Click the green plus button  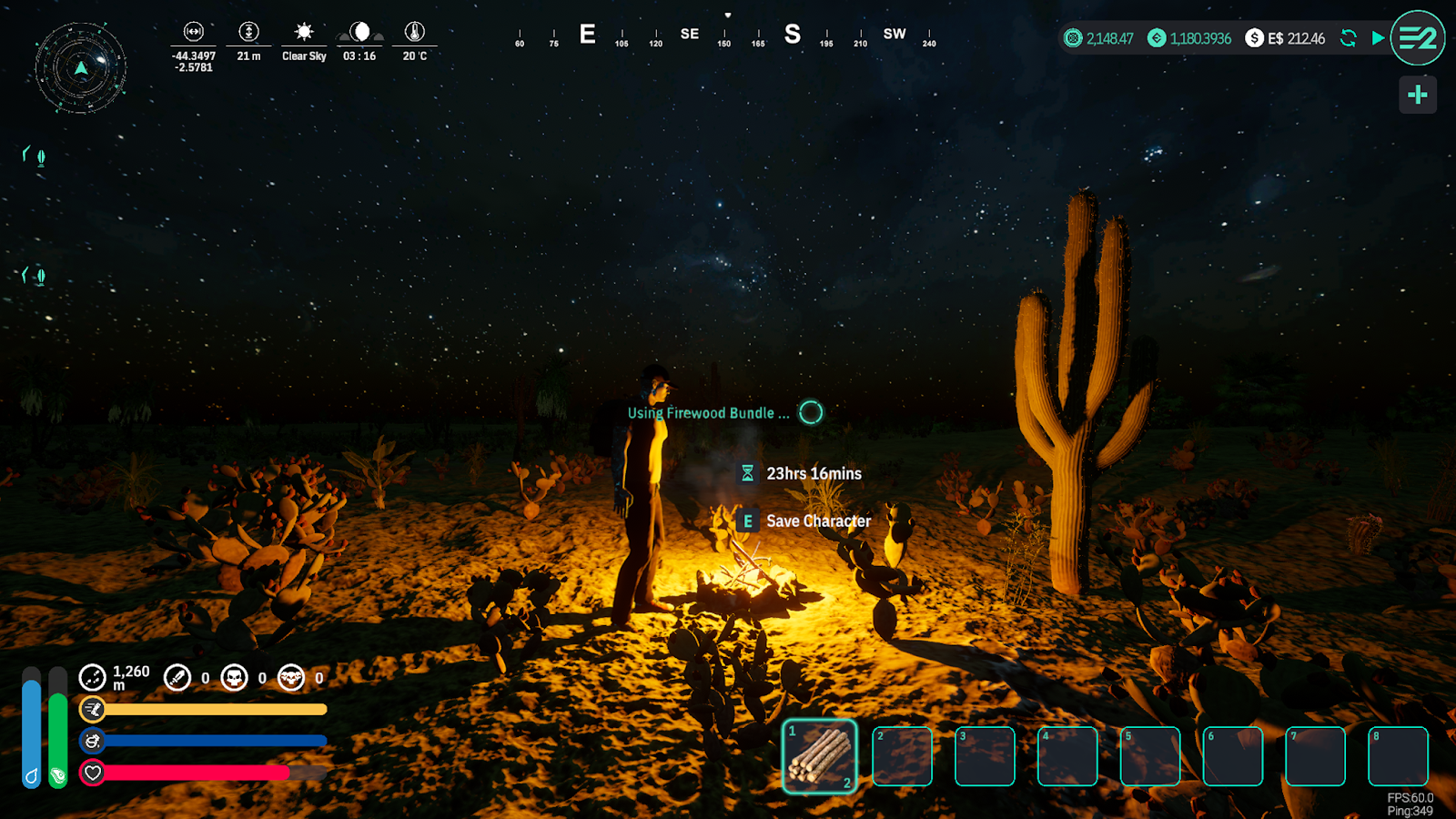(1417, 95)
